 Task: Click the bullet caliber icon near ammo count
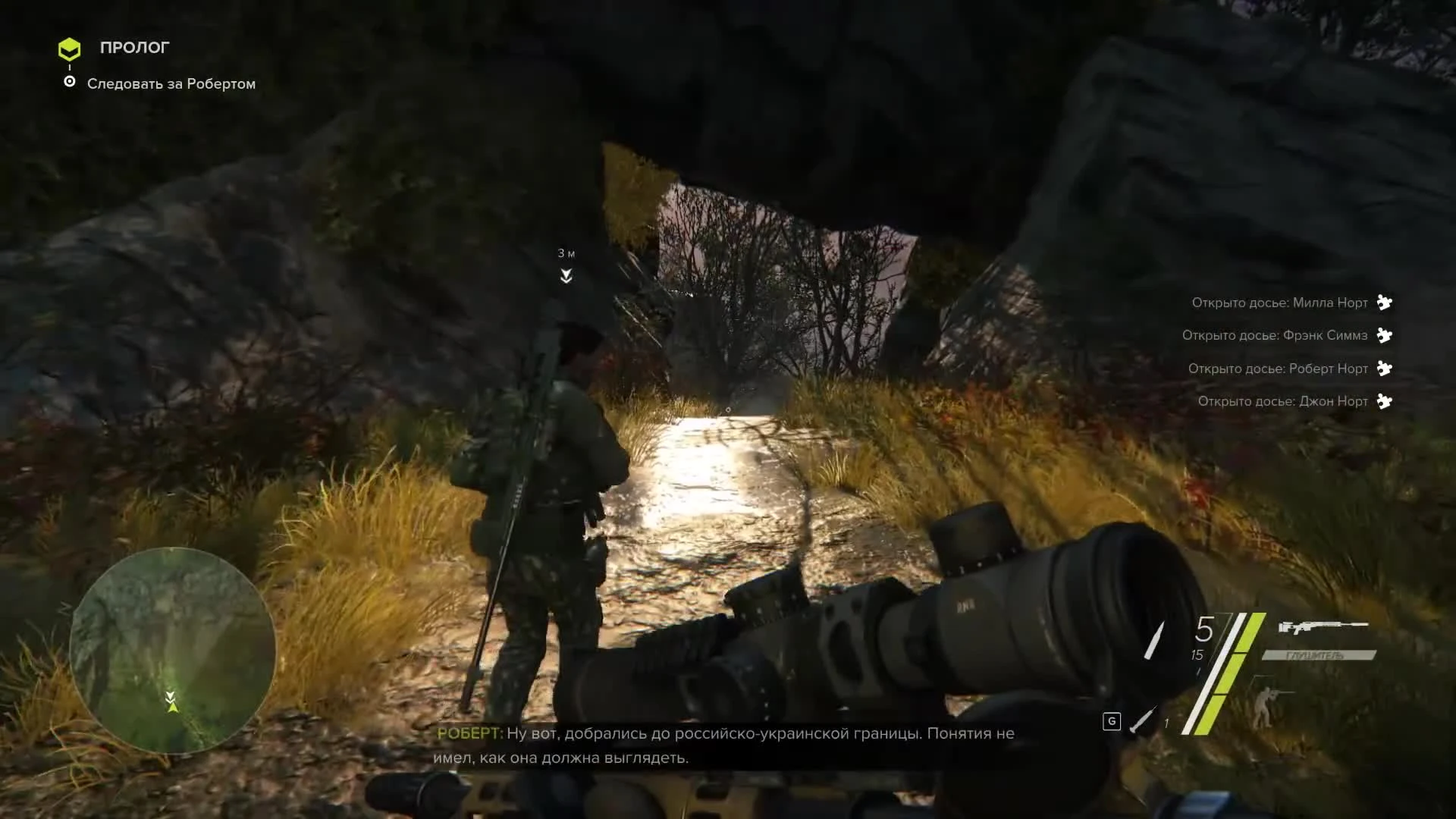coord(1155,639)
